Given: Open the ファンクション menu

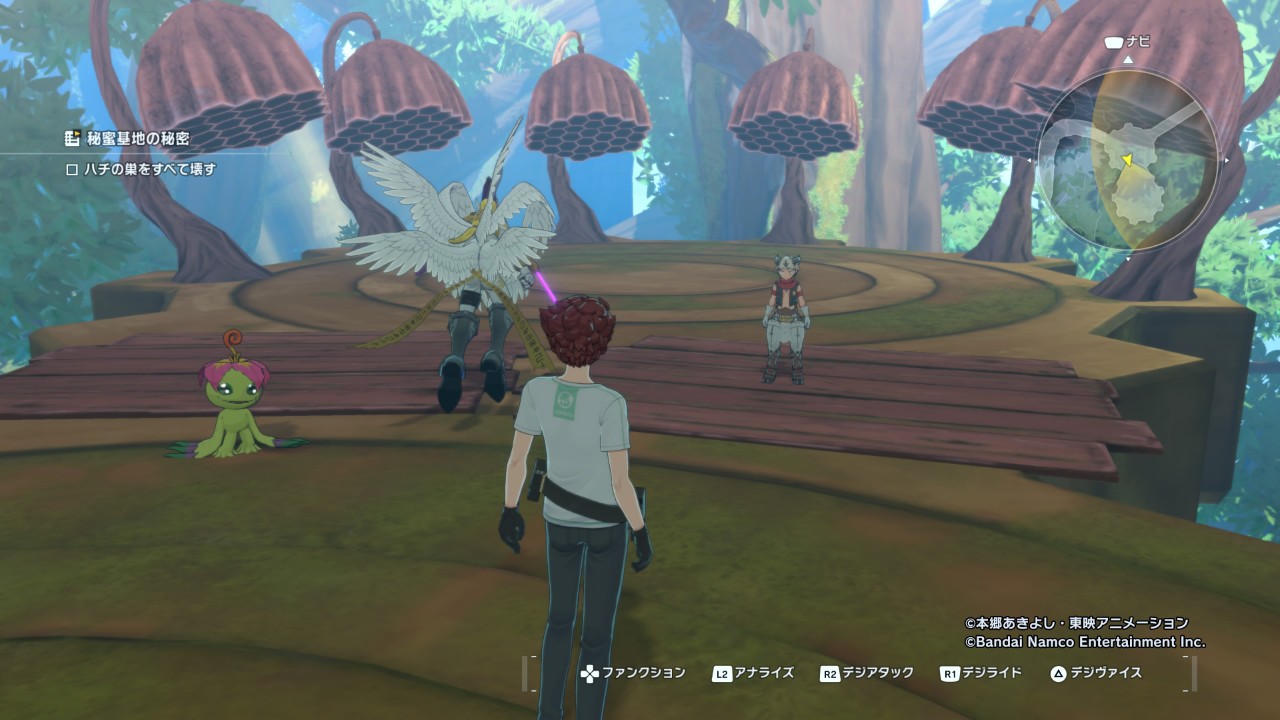Looking at the screenshot, I should coord(633,673).
